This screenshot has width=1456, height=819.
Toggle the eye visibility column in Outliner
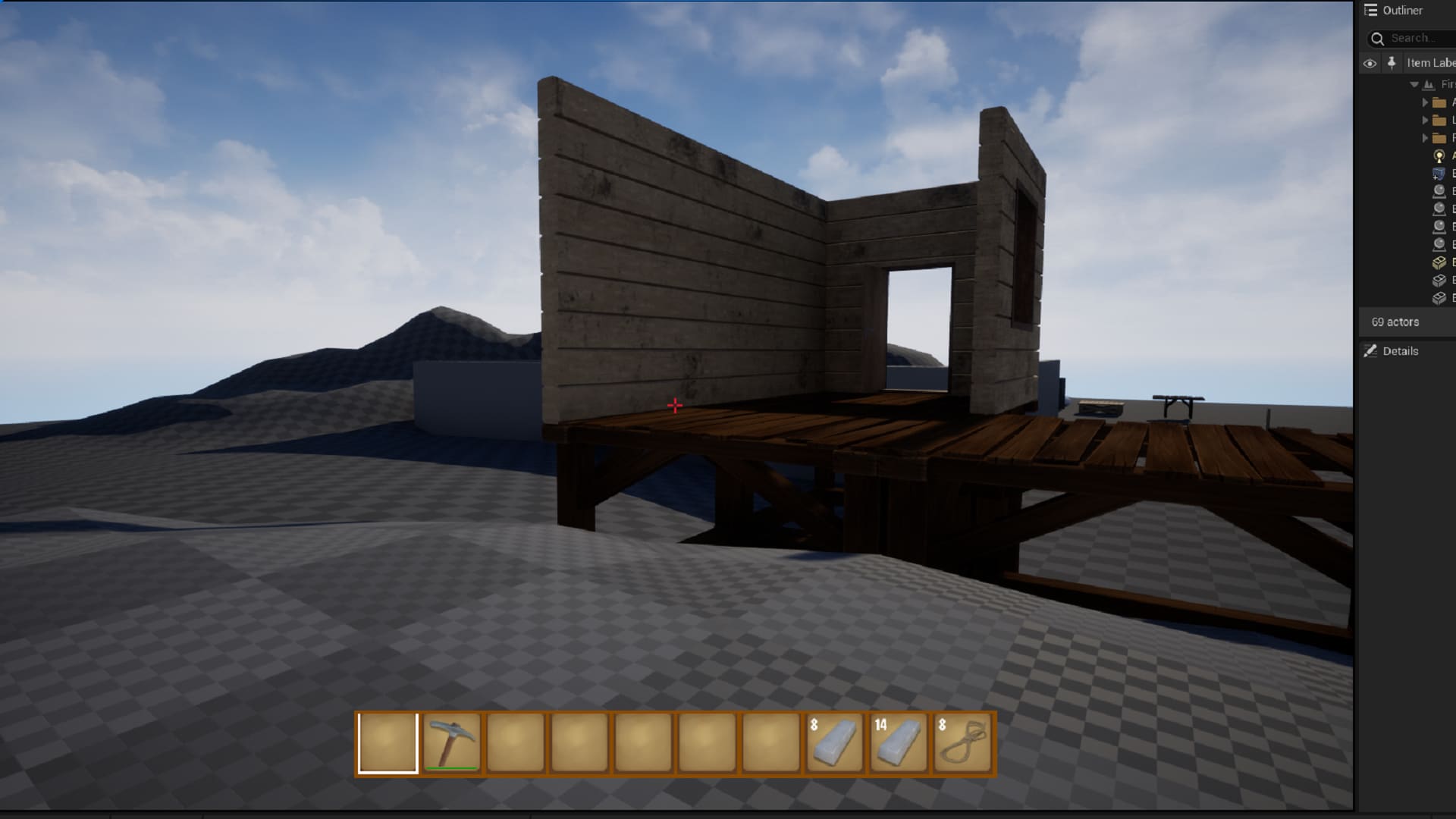[1370, 64]
